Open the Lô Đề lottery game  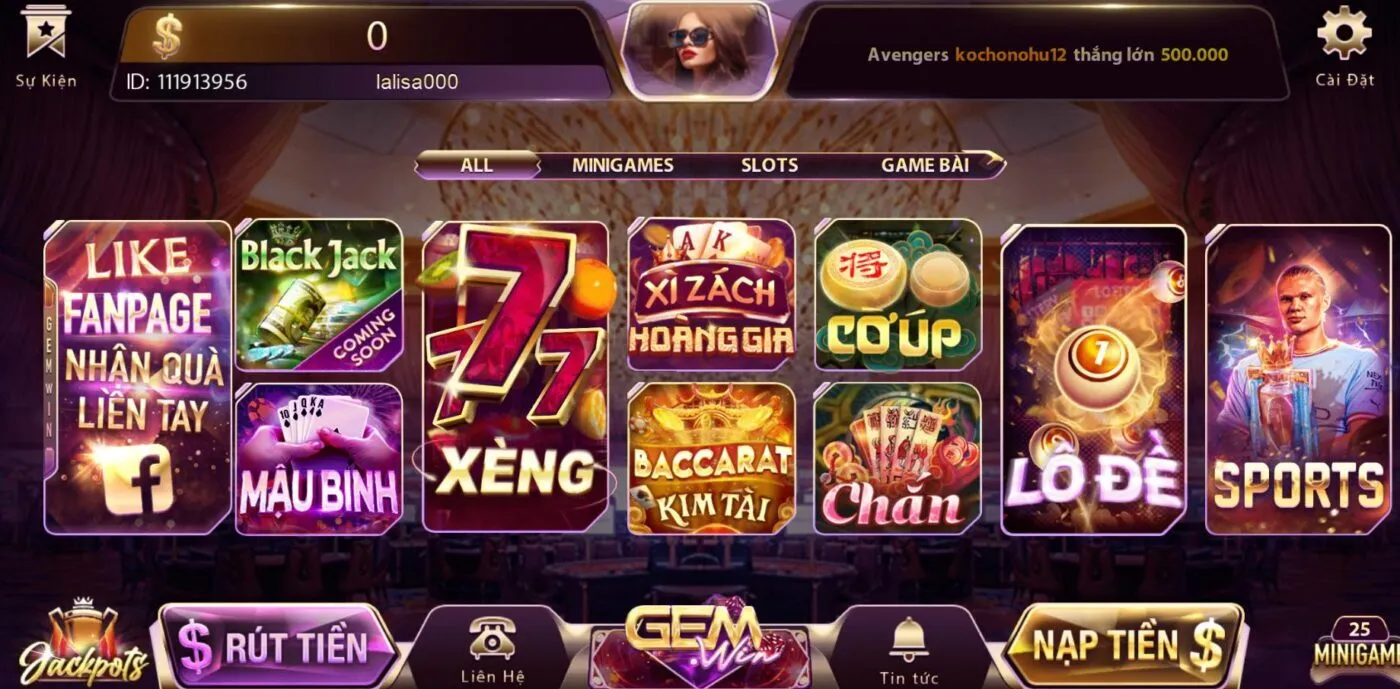[1093, 379]
